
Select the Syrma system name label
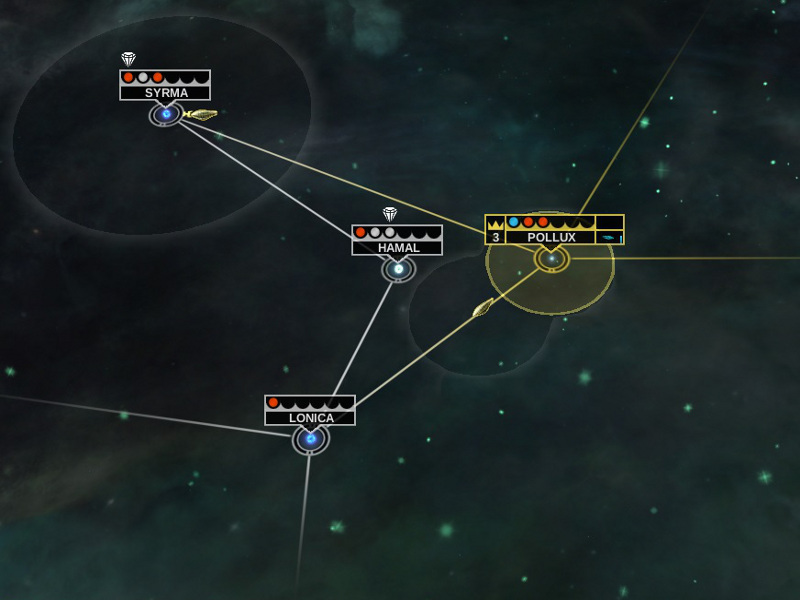click(x=165, y=93)
